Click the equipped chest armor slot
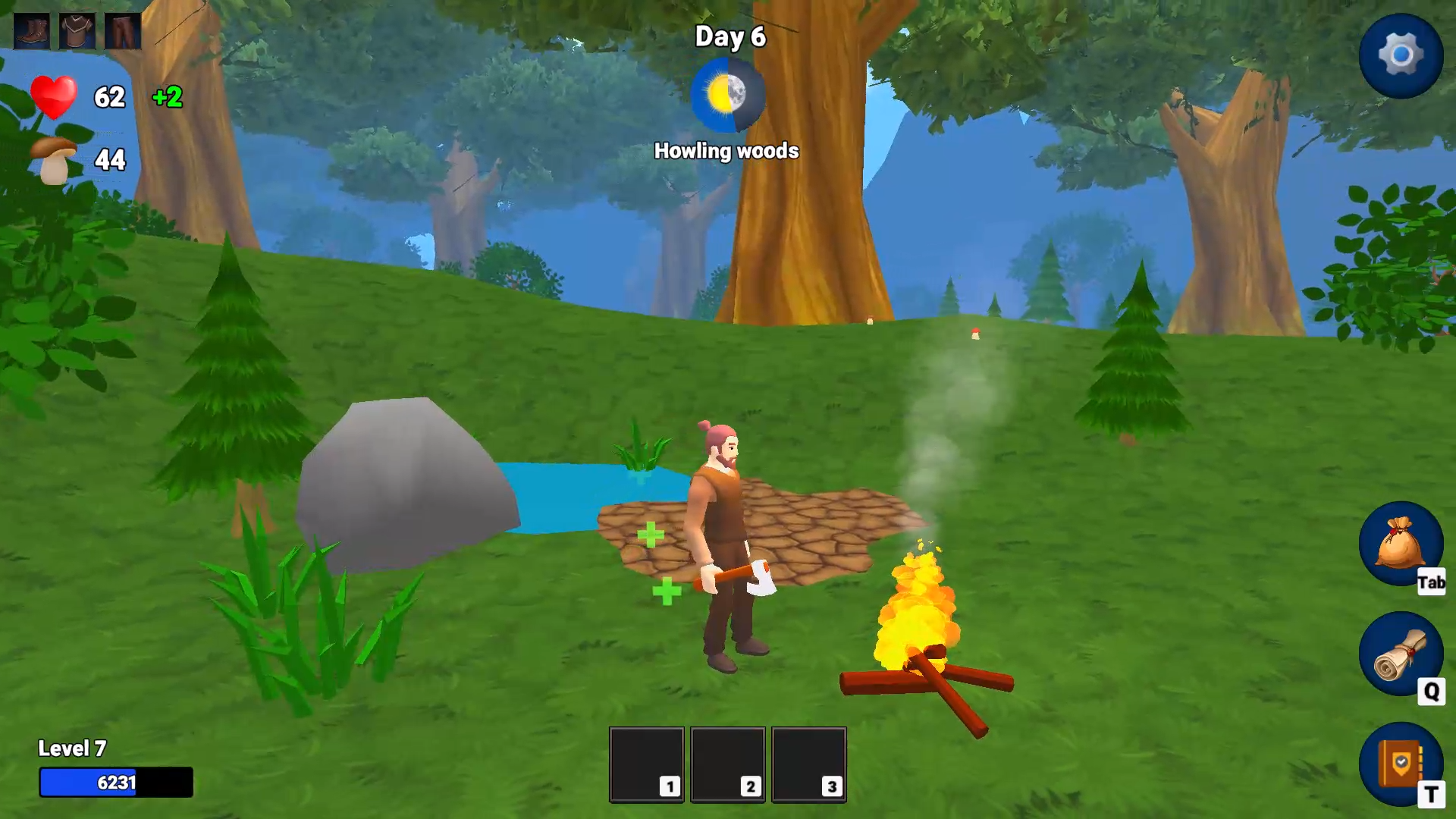Viewport: 1456px width, 819px height. click(77, 31)
